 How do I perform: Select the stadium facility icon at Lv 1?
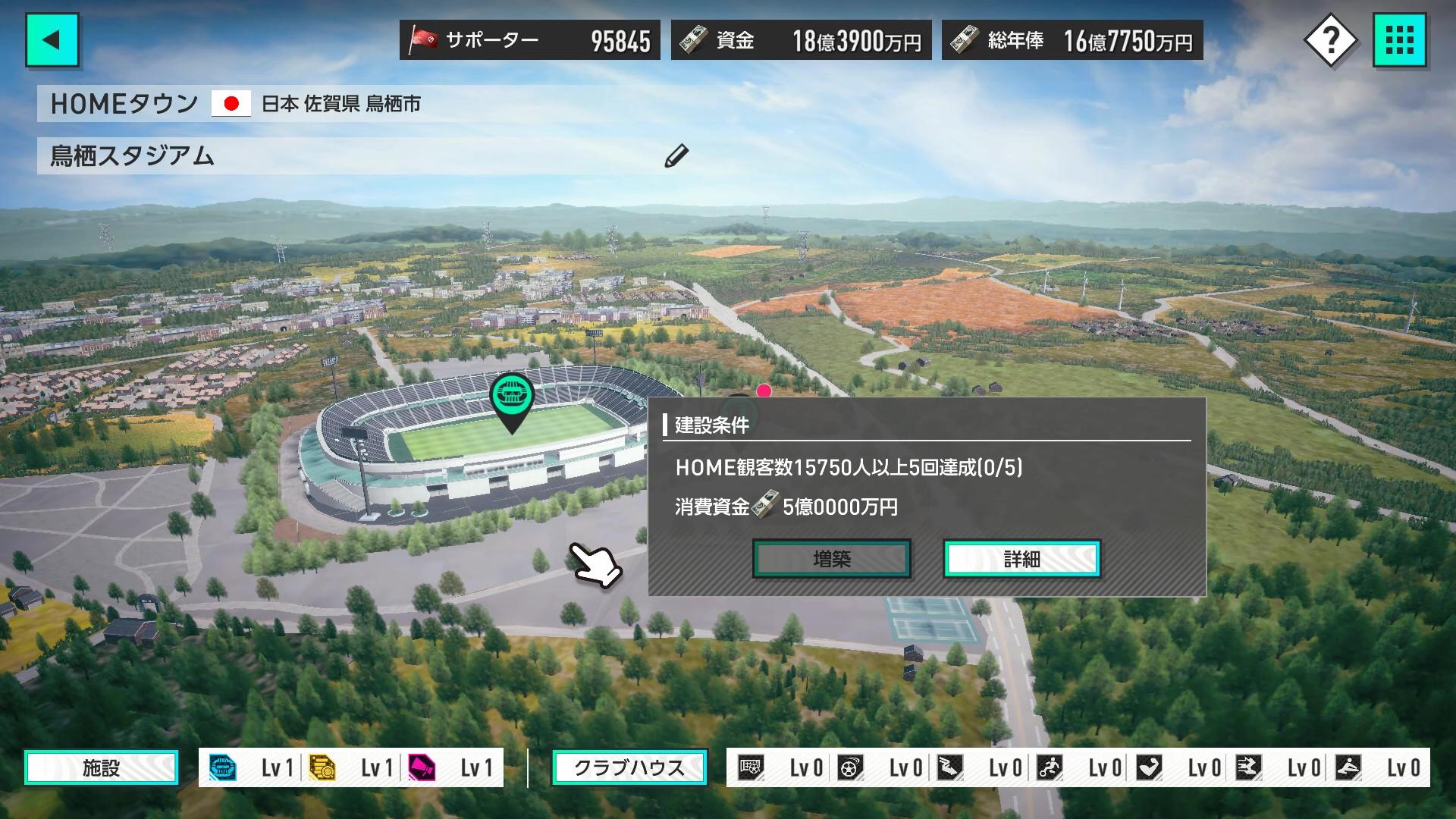click(x=222, y=767)
